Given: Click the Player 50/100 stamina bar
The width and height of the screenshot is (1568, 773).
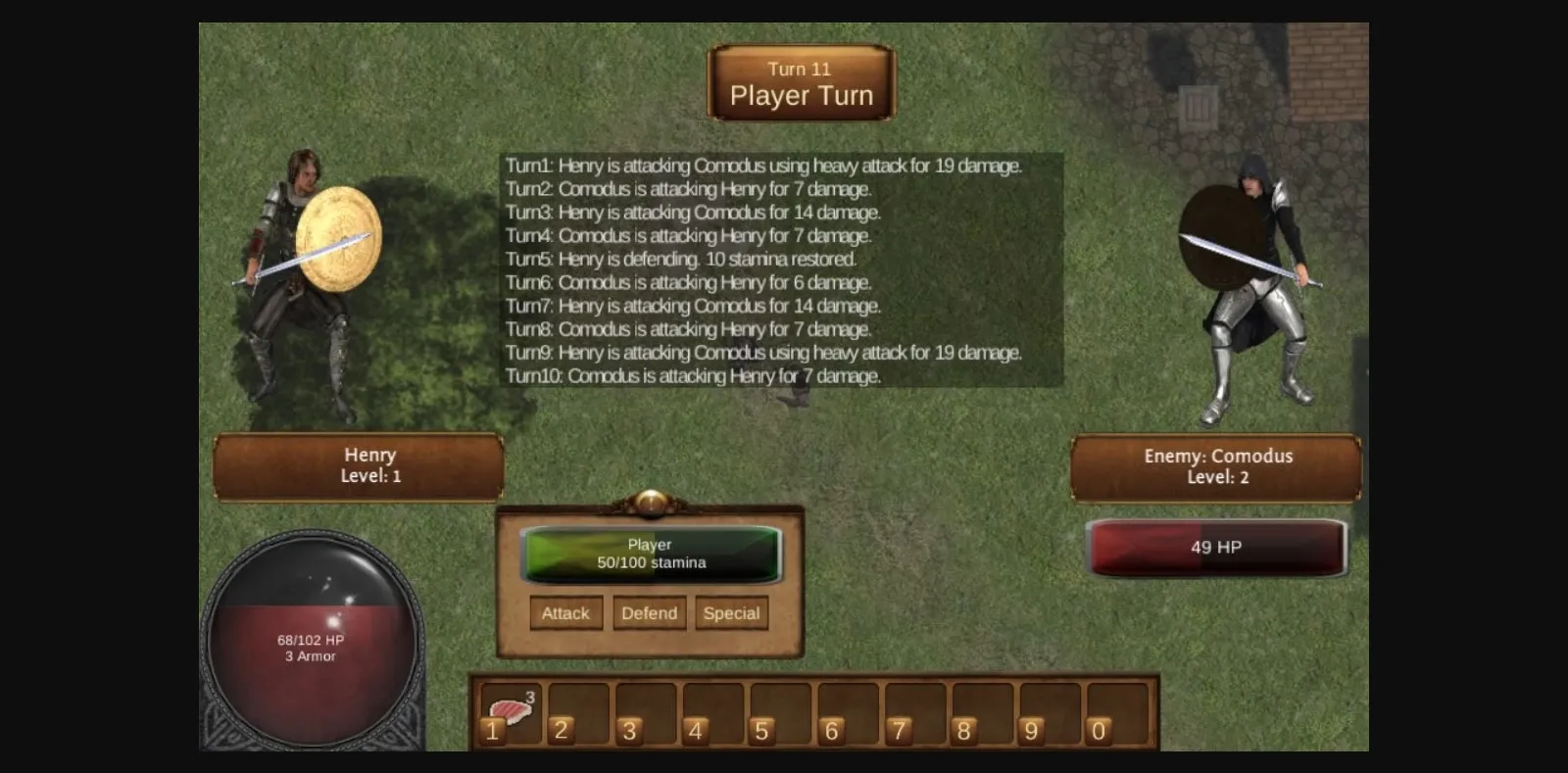Looking at the screenshot, I should pos(650,554).
